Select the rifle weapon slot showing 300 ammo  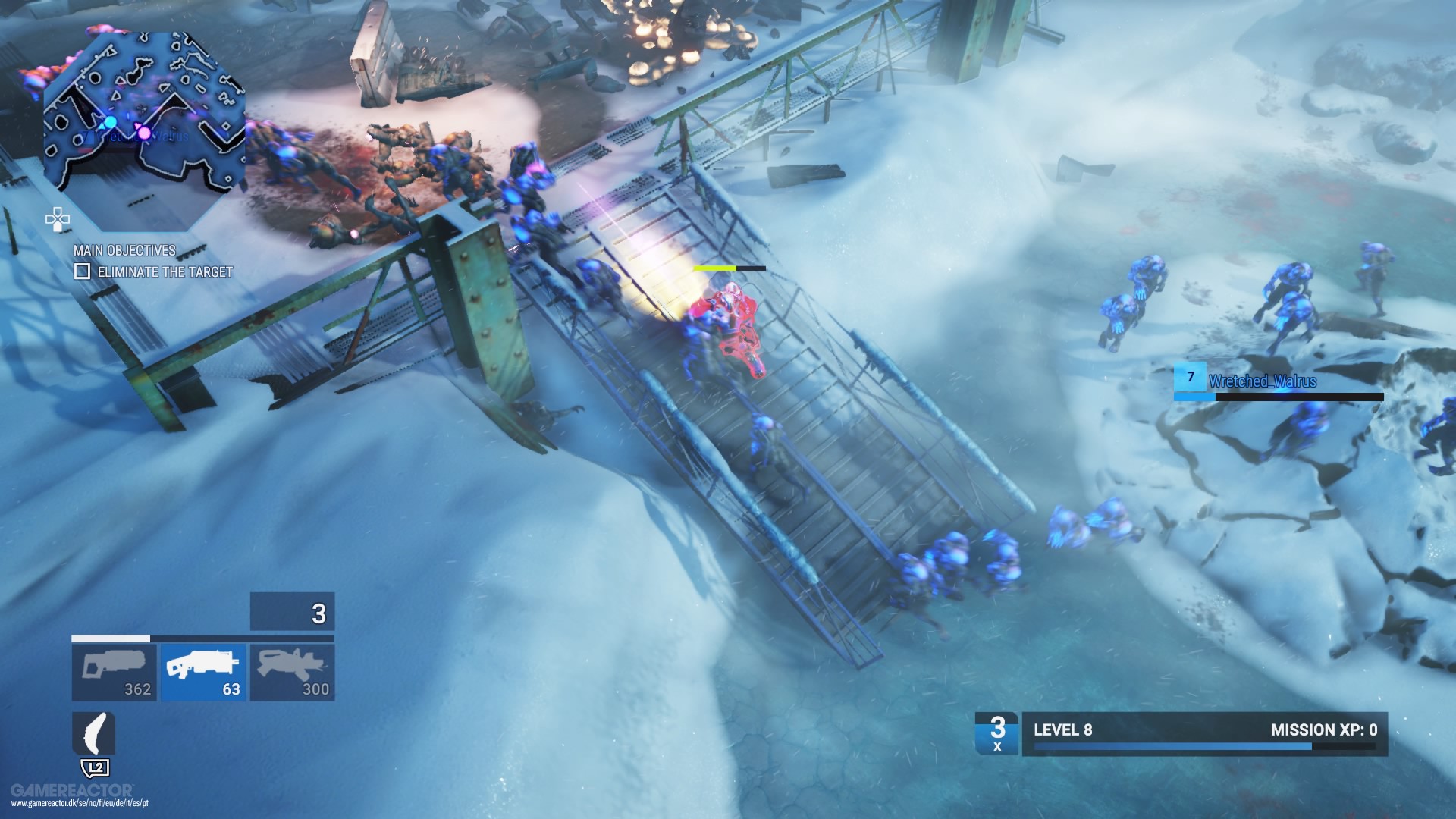(292, 672)
